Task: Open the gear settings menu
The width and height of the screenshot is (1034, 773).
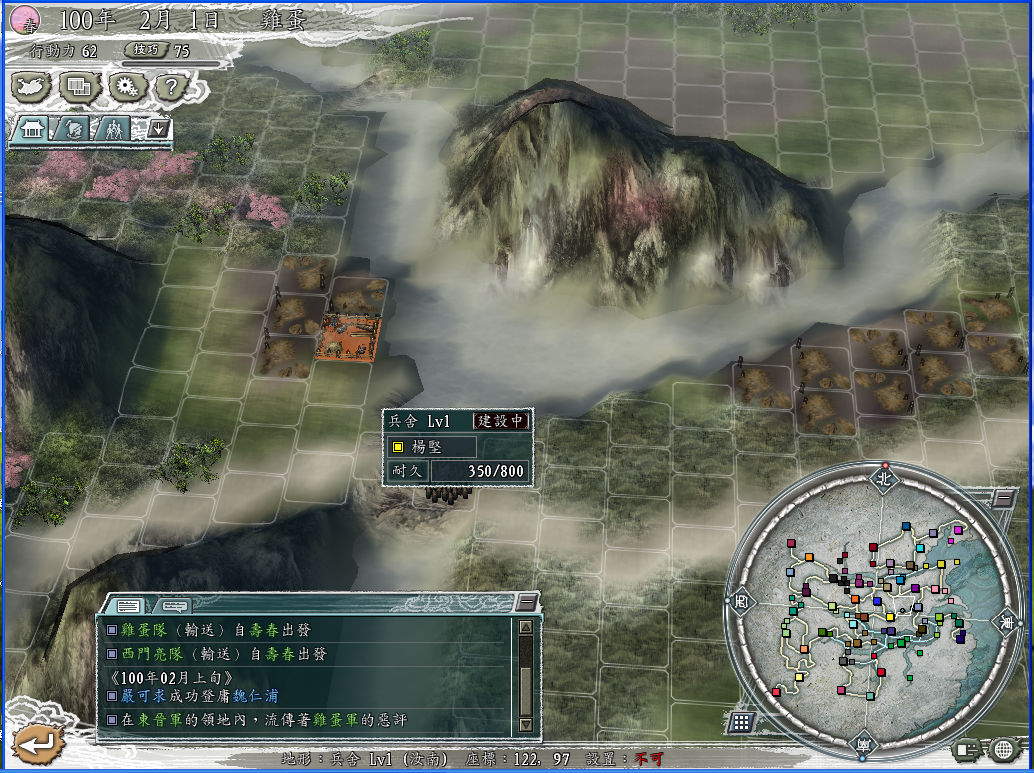Action: [x=125, y=87]
